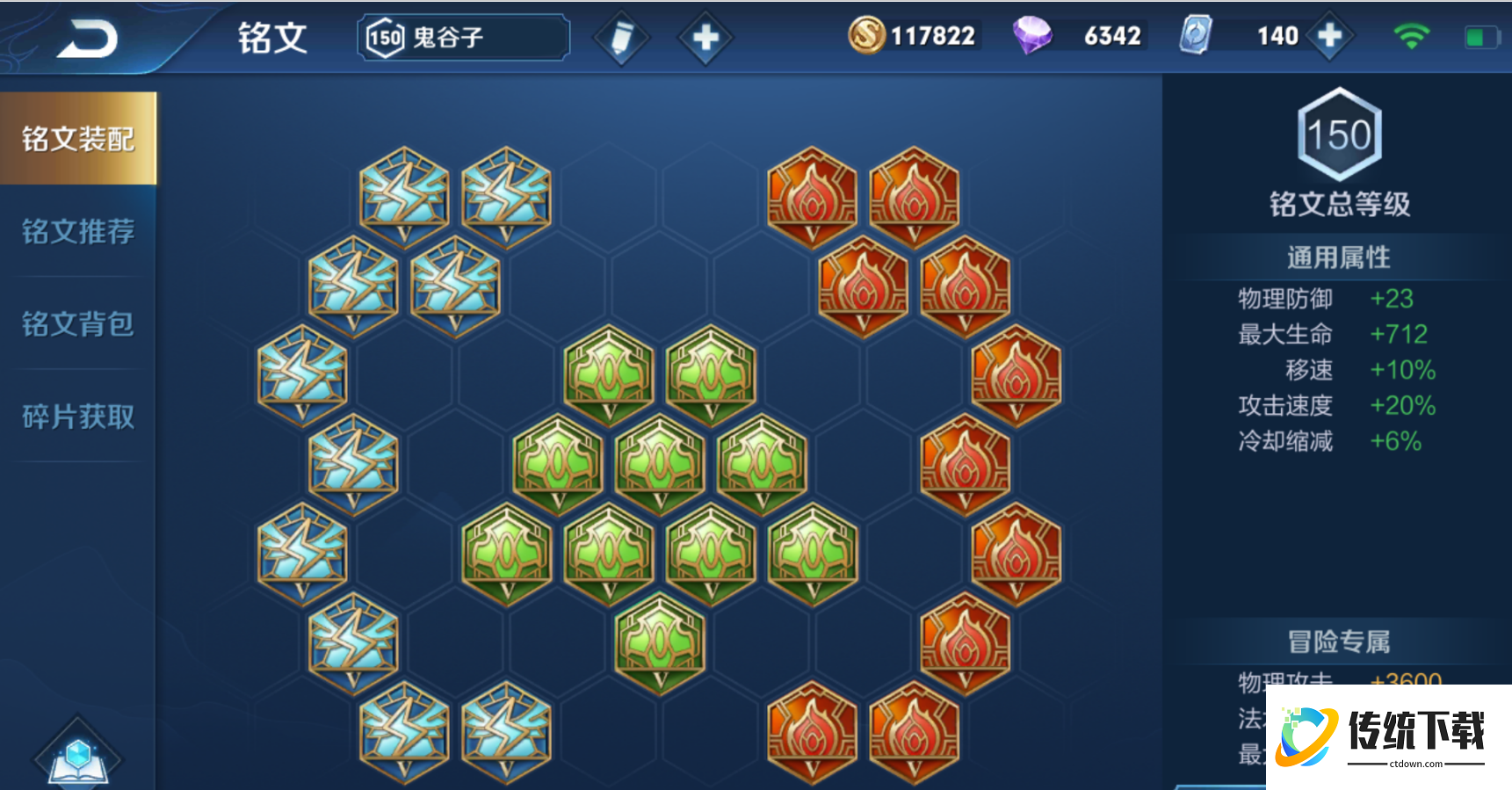The image size is (1512, 790).
Task: Switch to the 铭文装配 tab
Action: point(78,139)
